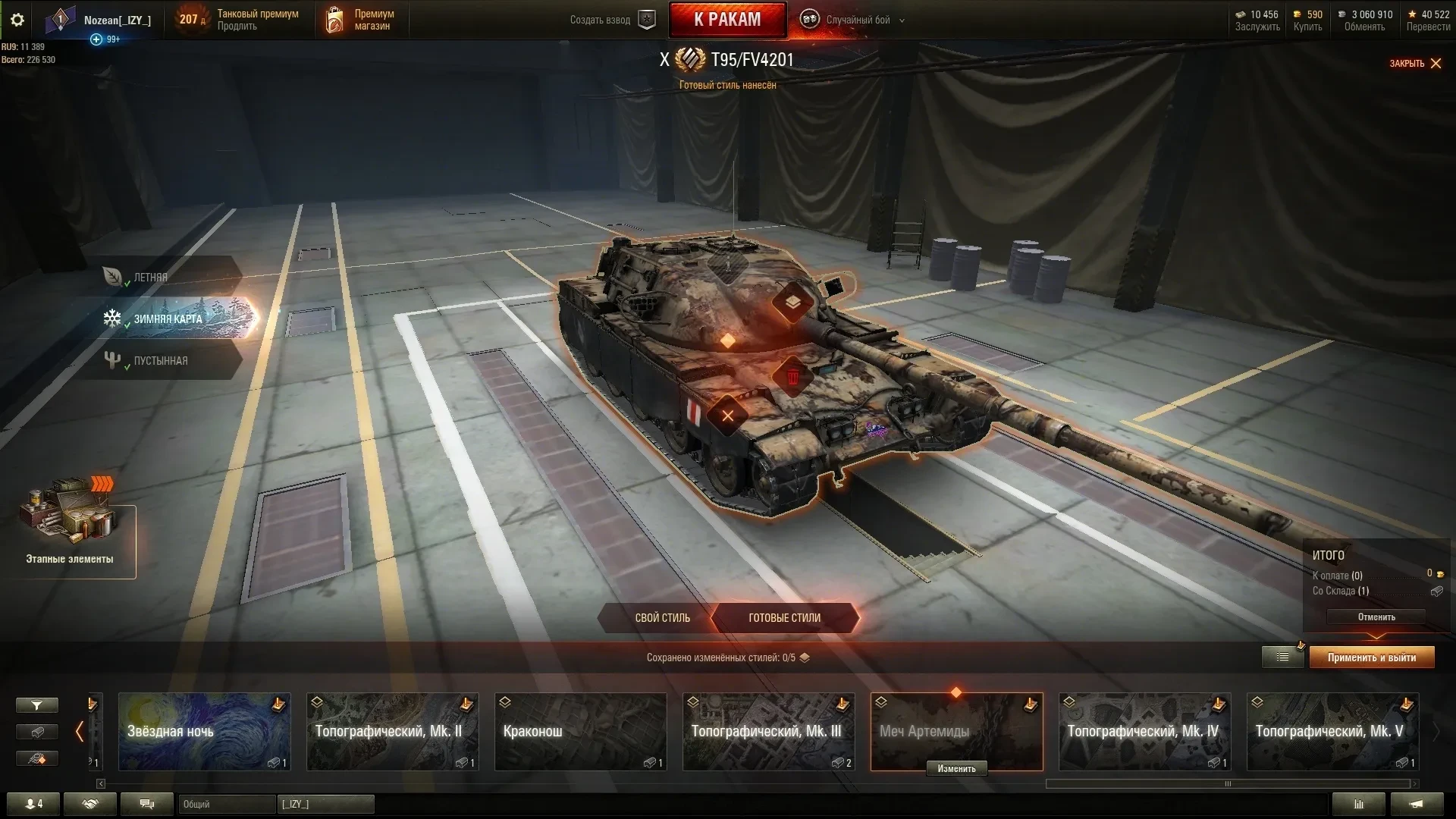Open Этапные элементы panel
1456x819 pixels.
click(x=70, y=531)
